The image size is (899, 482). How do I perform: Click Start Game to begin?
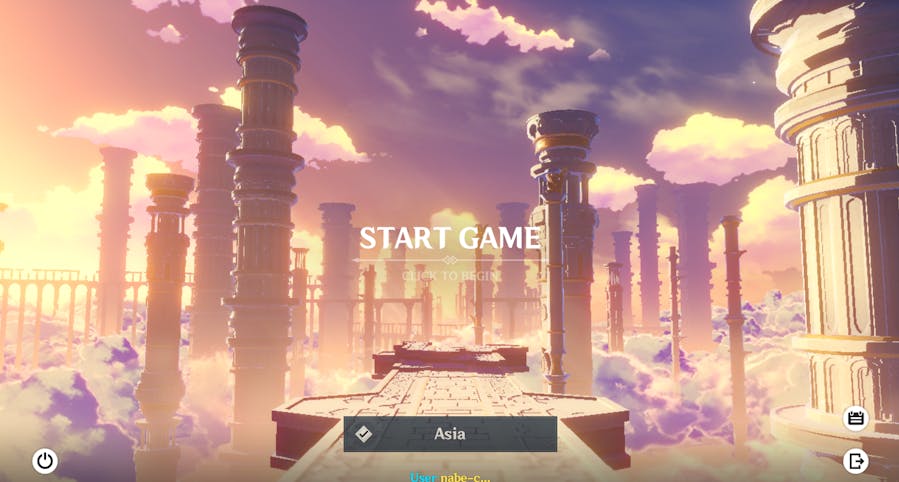tap(450, 239)
